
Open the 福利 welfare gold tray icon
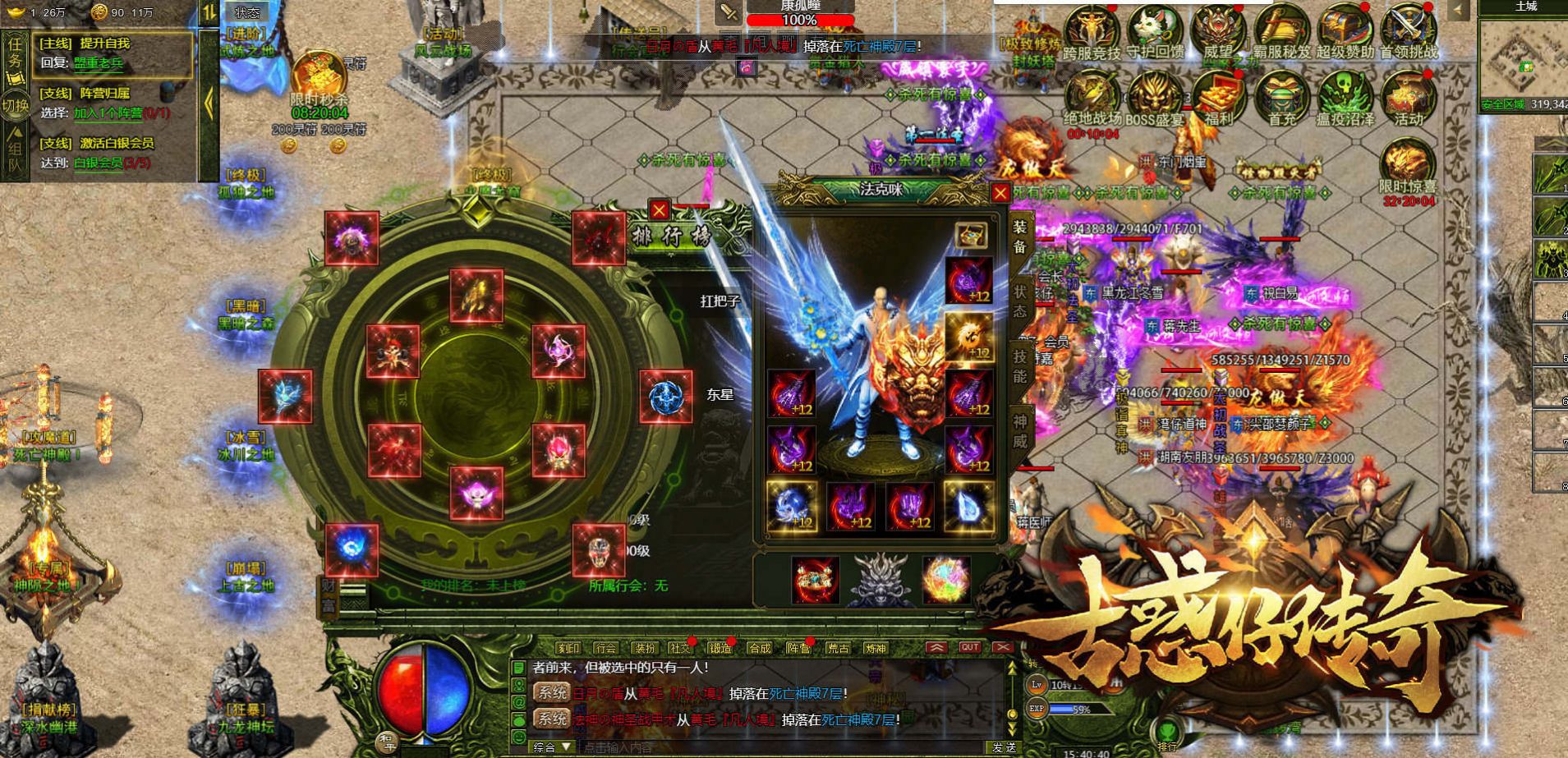(x=1217, y=99)
